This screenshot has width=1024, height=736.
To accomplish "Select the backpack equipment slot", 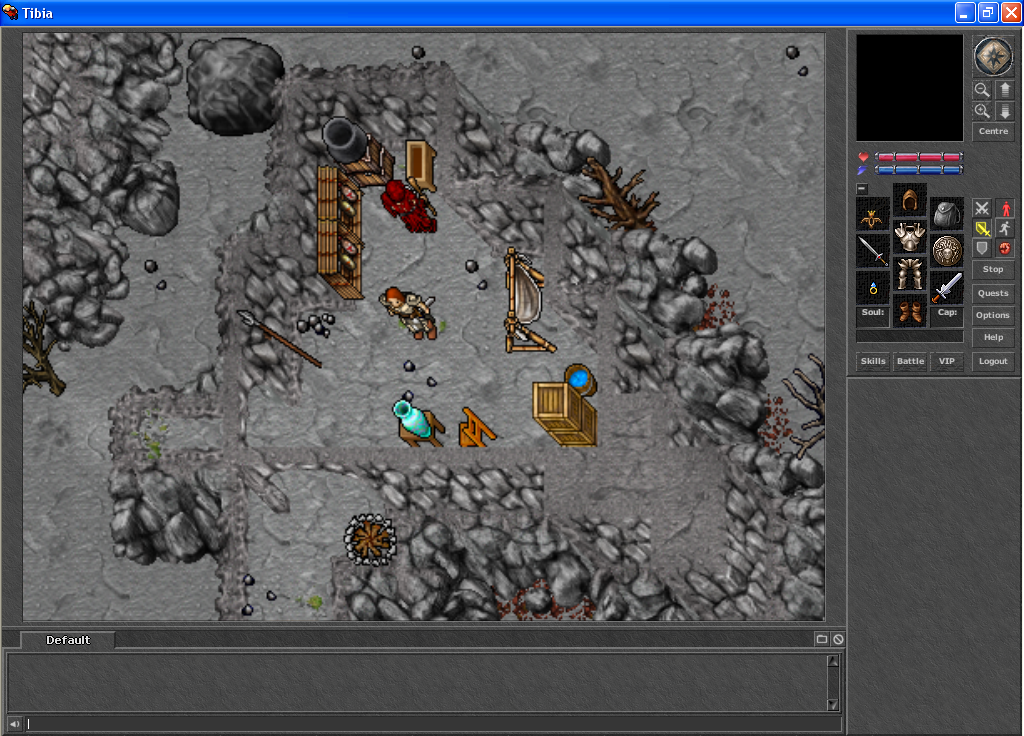I will pos(947,213).
